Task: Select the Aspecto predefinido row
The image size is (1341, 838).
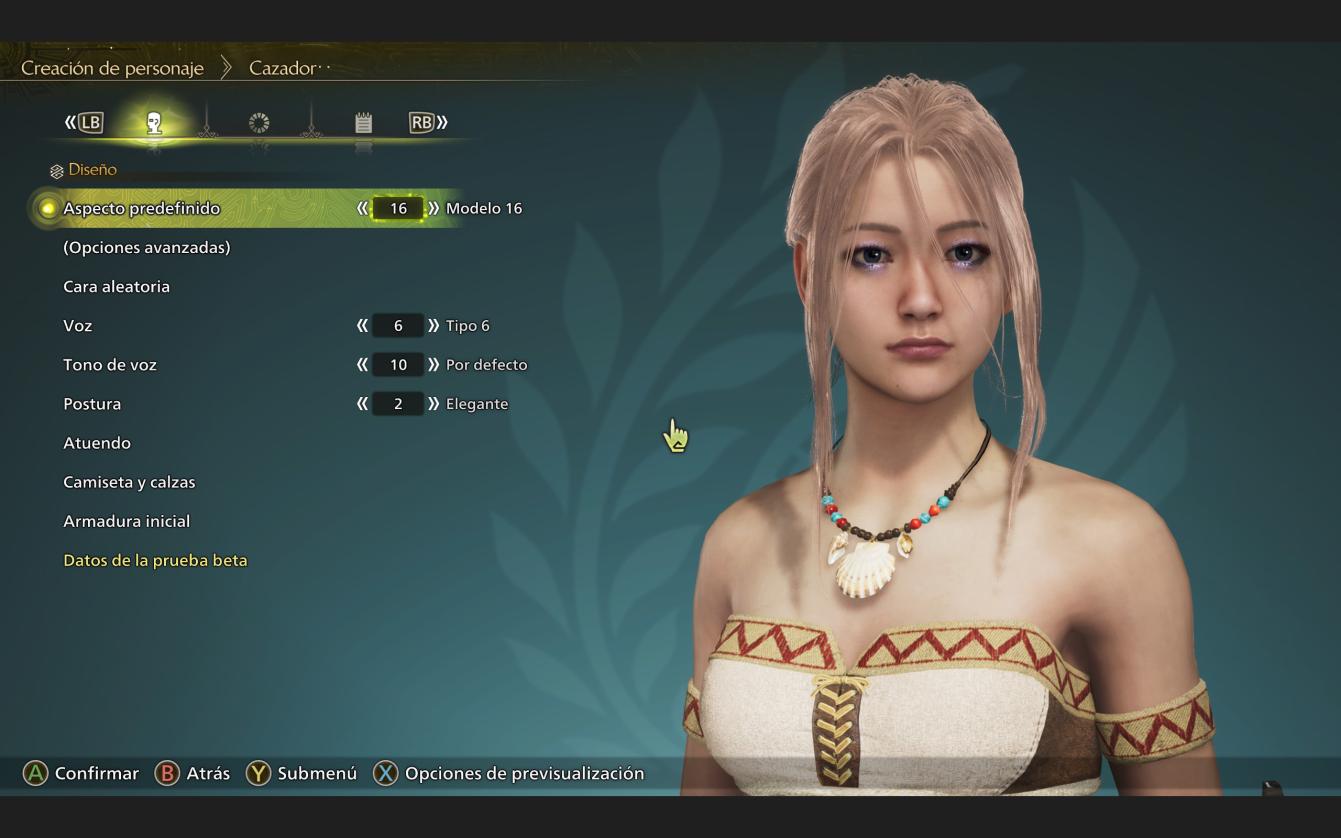Action: 141,208
